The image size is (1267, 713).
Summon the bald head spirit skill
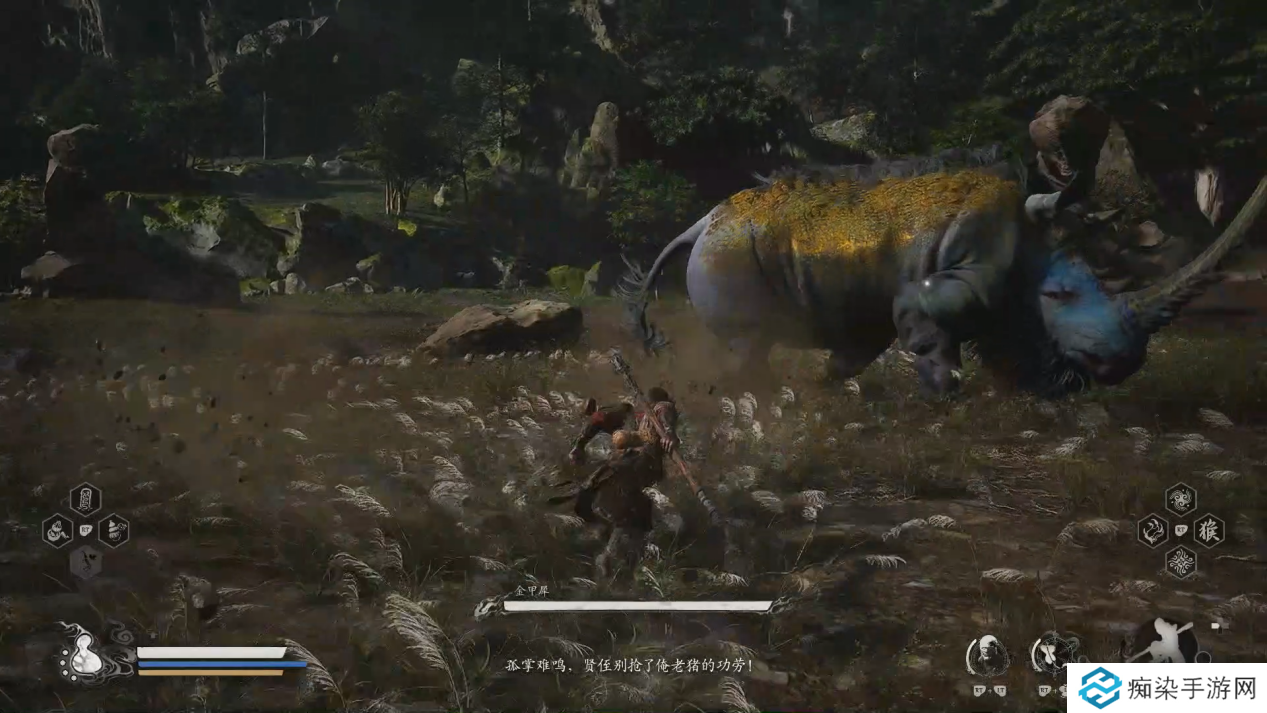(987, 655)
